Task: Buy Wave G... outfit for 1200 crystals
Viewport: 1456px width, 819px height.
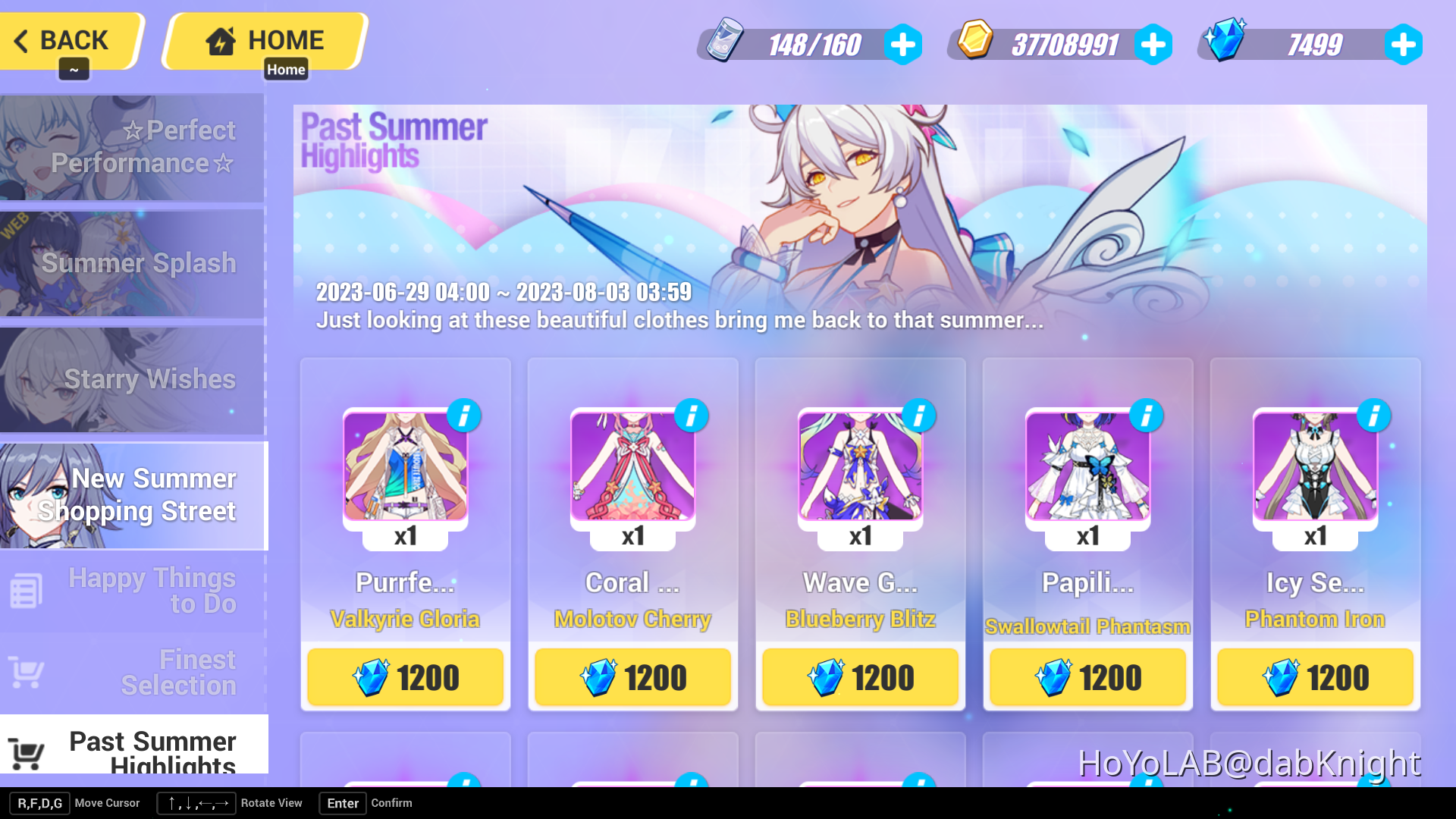Action: coord(859,677)
